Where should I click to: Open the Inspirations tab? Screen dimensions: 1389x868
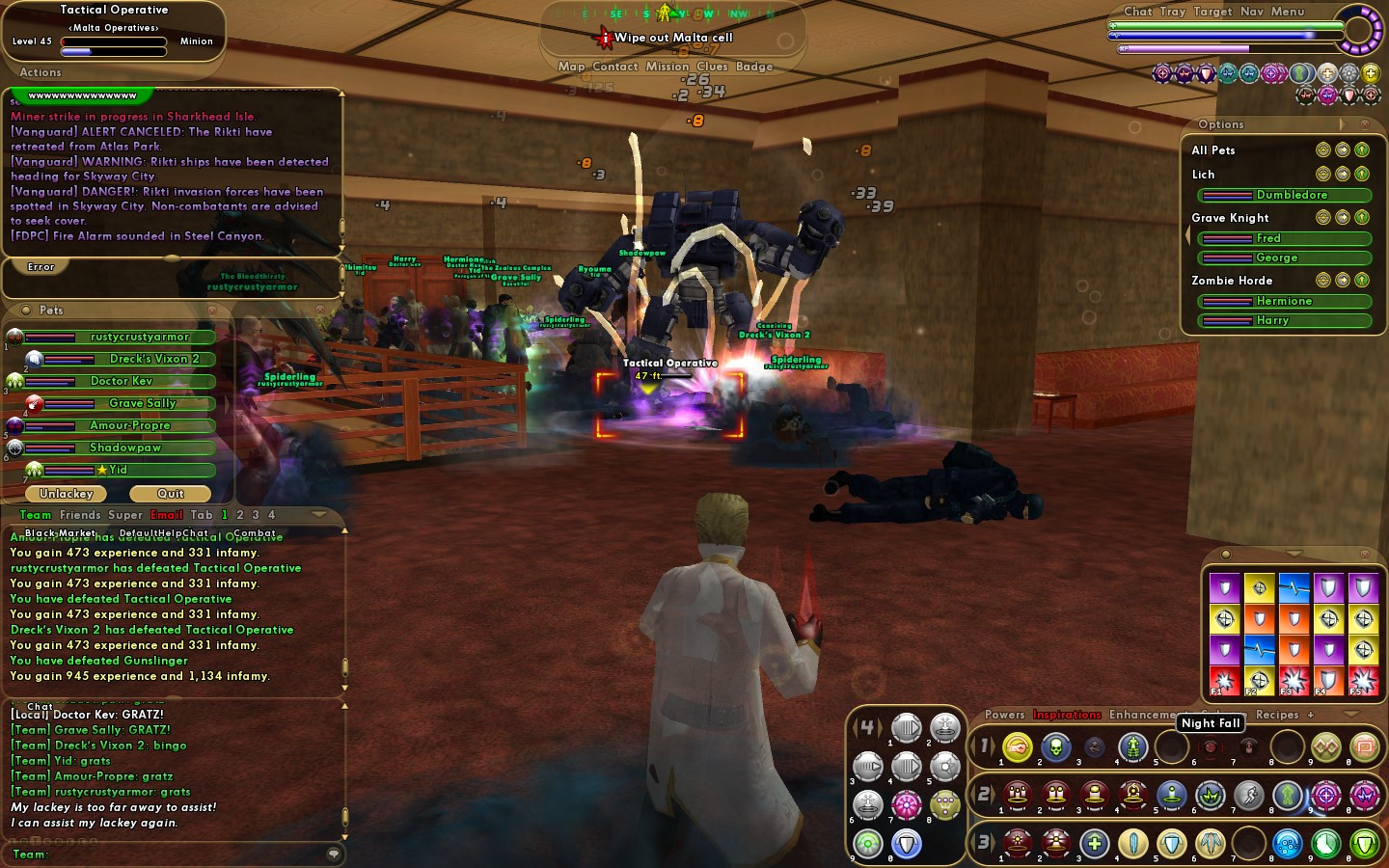[1067, 715]
